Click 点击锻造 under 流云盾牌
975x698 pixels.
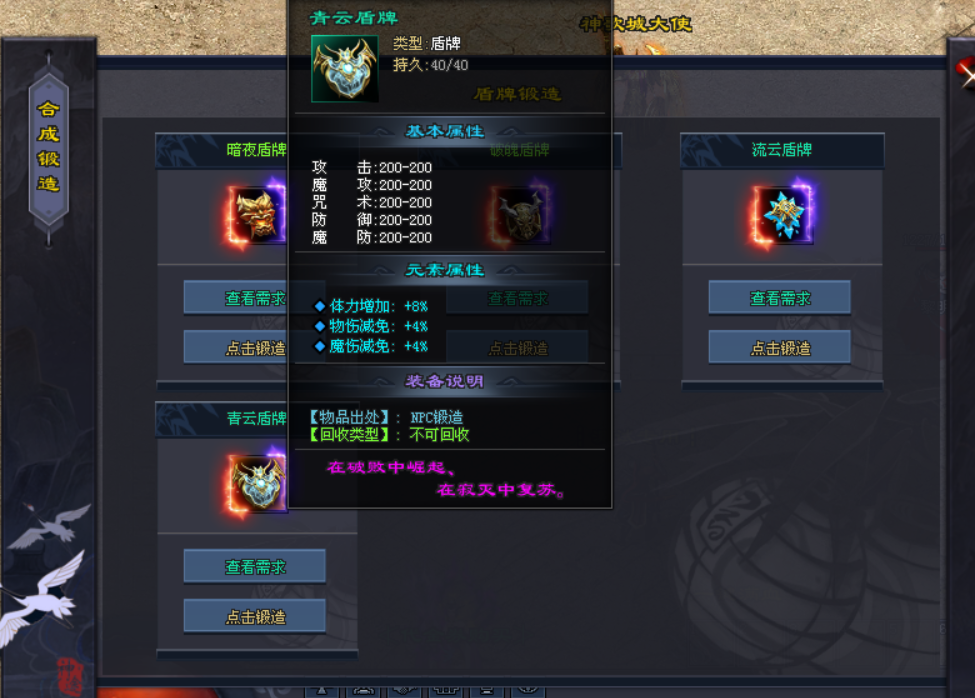coord(780,348)
